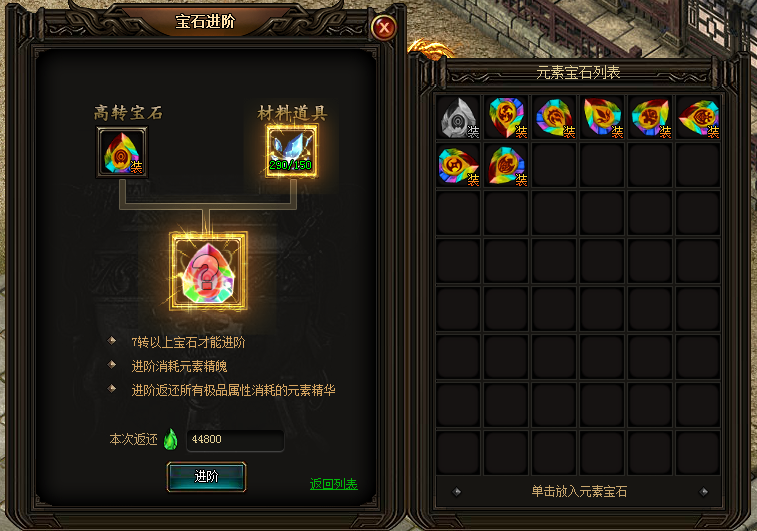Click the 进阶 advance button
The image size is (757, 531).
click(206, 476)
